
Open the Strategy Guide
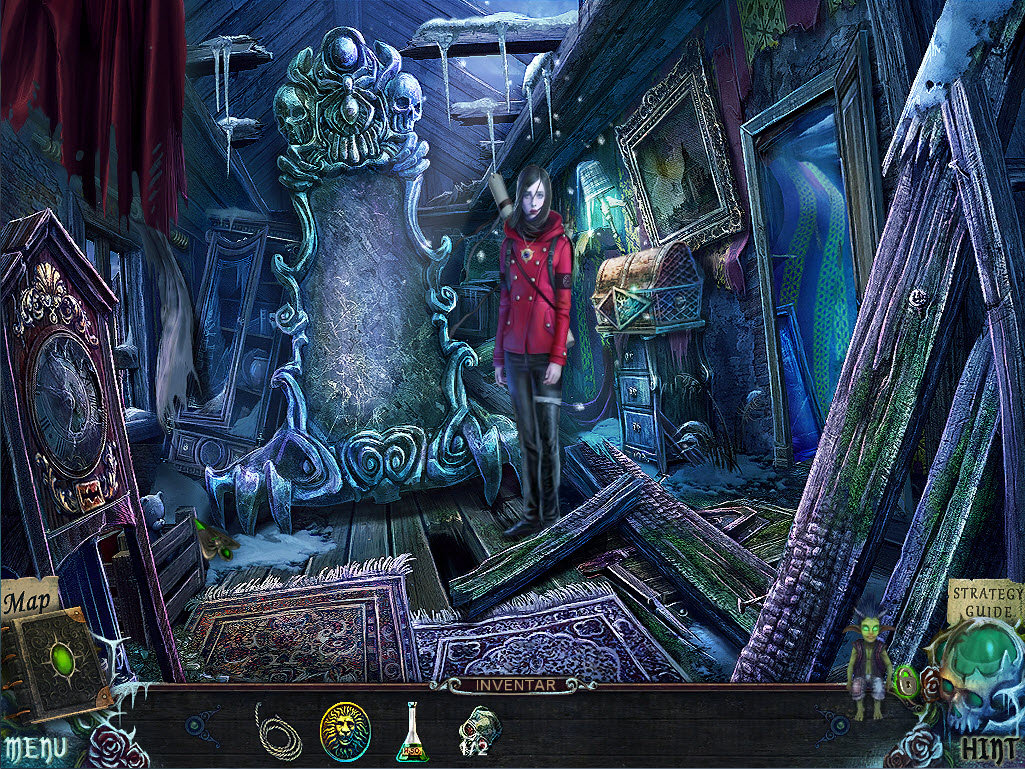coord(984,601)
